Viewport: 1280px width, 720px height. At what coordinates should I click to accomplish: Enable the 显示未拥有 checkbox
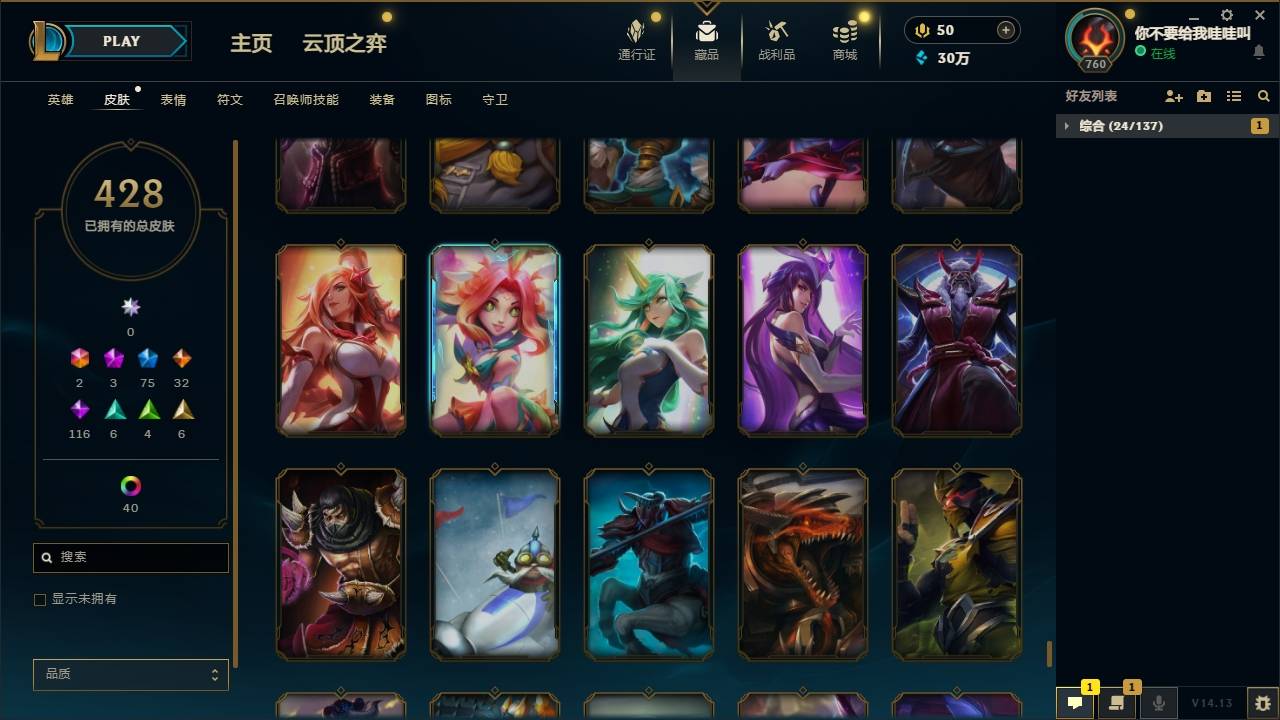tap(39, 599)
